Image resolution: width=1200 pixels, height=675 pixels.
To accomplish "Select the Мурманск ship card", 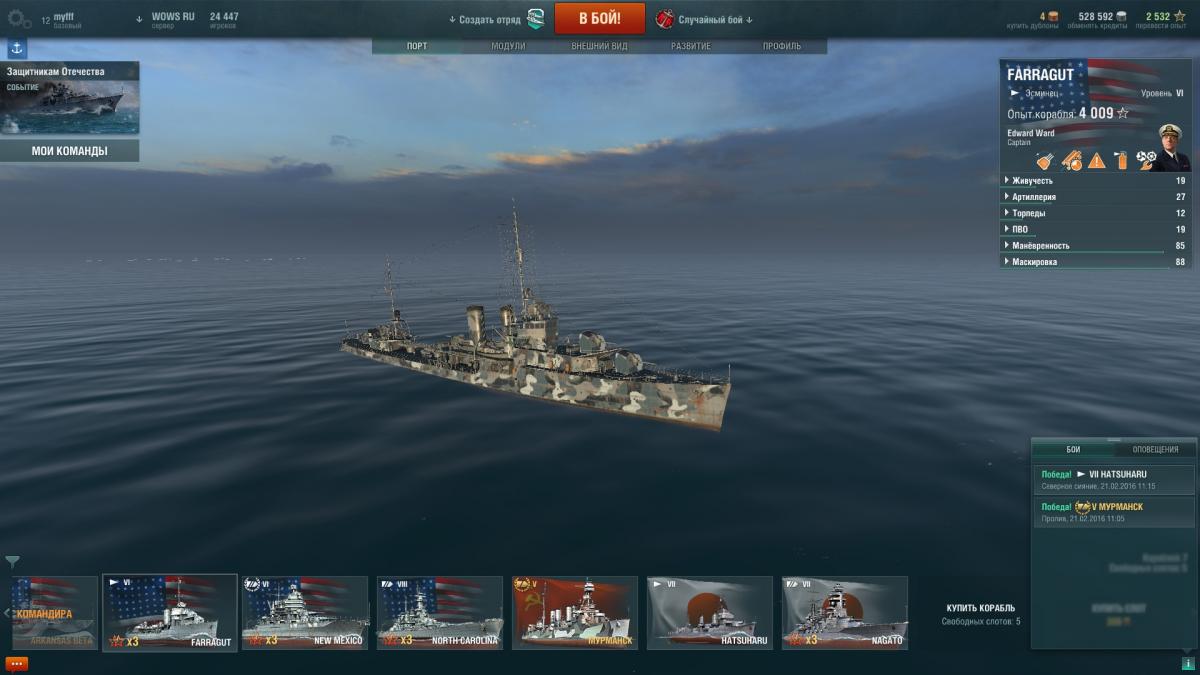I will [575, 613].
